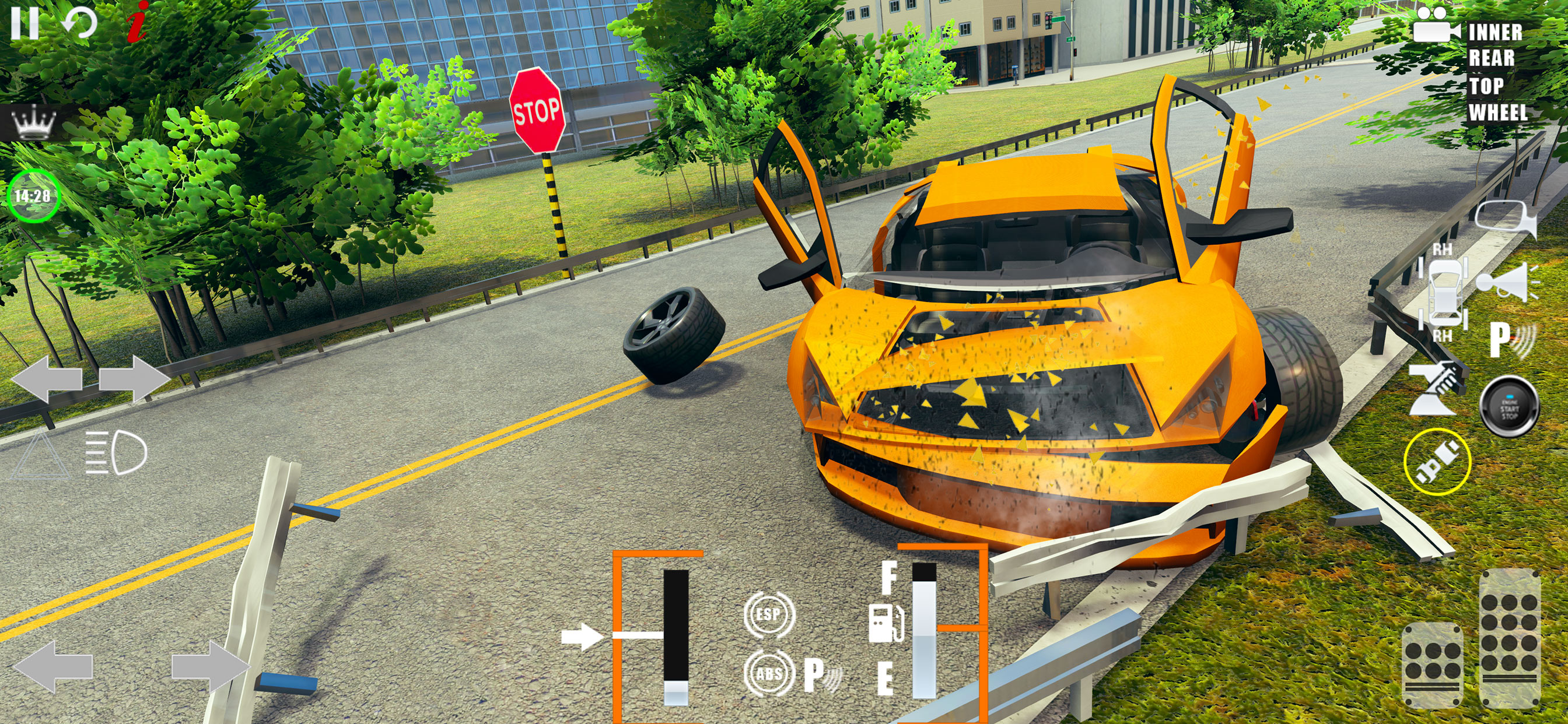Toggle the headlights icon
This screenshot has height=724, width=1568.
[x=116, y=452]
